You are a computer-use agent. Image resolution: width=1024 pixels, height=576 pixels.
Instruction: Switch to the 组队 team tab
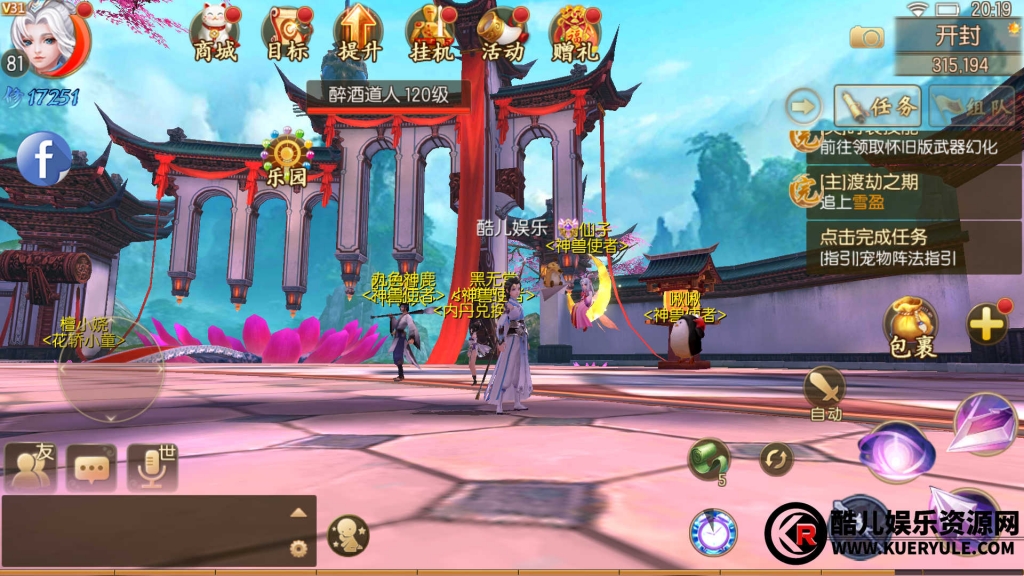point(970,105)
